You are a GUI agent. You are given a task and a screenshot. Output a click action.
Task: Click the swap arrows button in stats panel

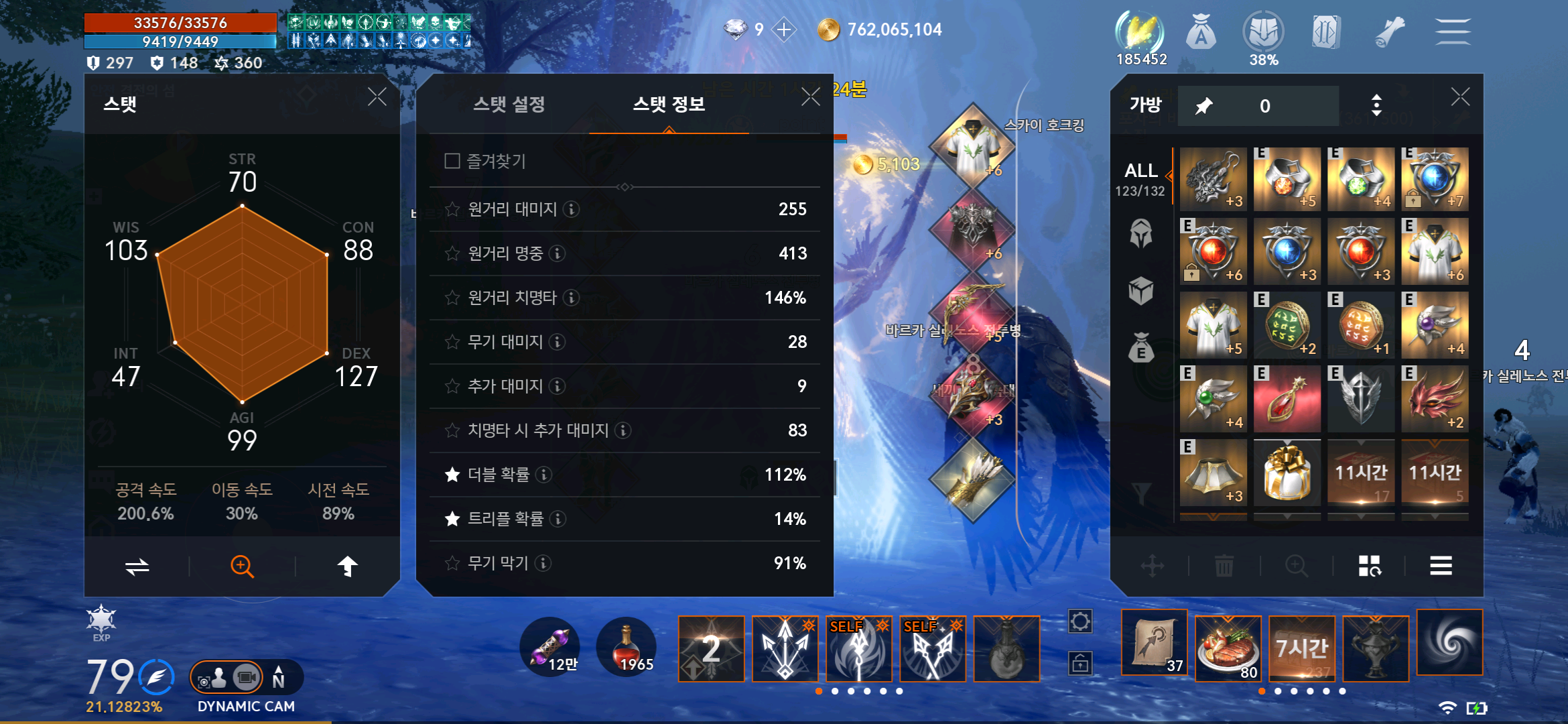(x=137, y=566)
